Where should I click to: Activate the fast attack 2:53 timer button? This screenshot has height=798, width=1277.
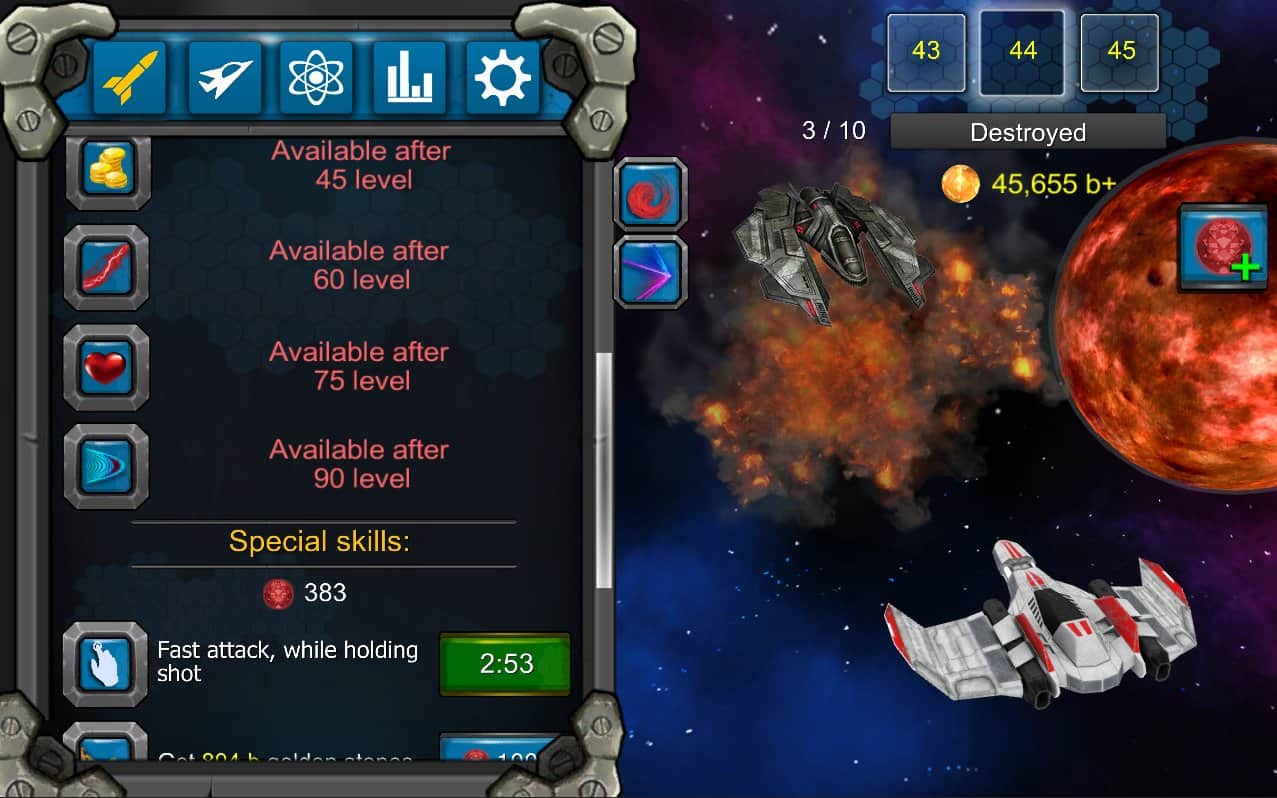pyautogui.click(x=505, y=664)
